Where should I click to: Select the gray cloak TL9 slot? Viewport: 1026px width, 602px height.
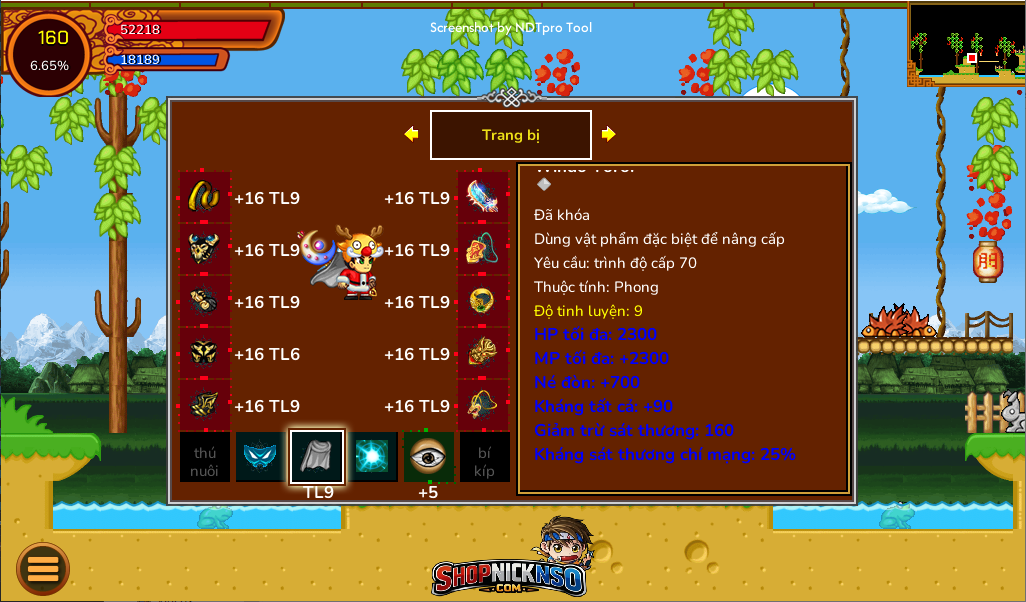click(x=317, y=457)
